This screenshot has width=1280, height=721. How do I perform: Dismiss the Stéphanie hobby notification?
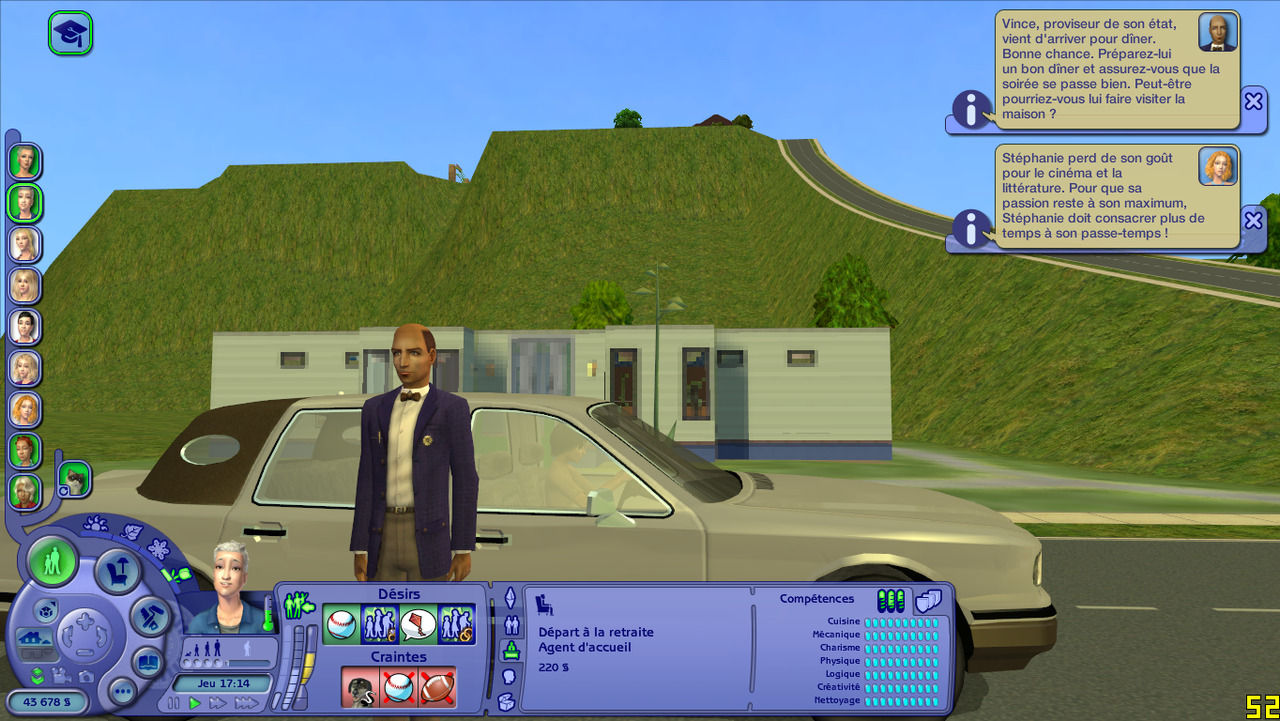pyautogui.click(x=1253, y=219)
